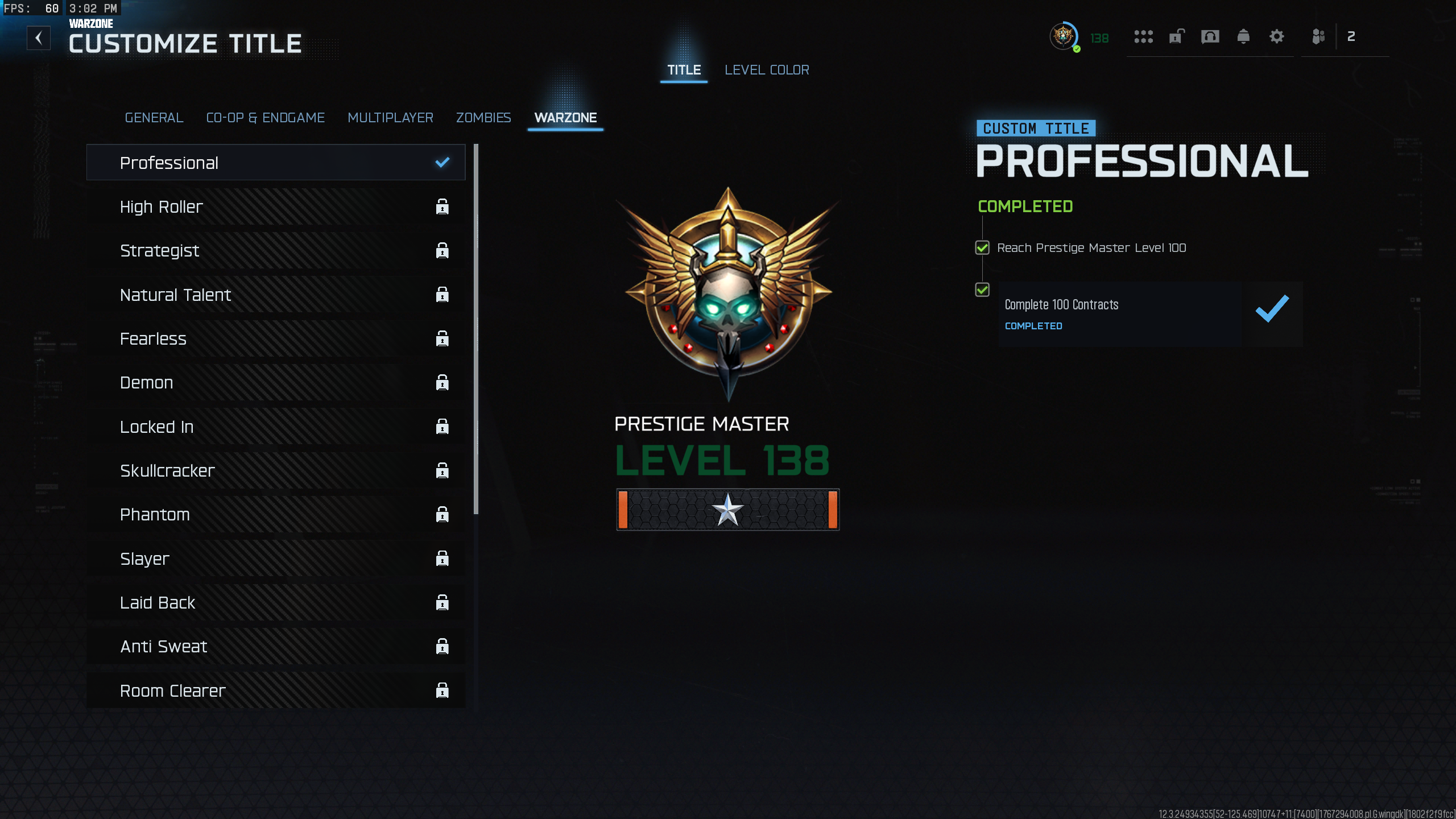The width and height of the screenshot is (1456, 819).
Task: Click the unlocked padlock icon in the header
Action: (x=1176, y=36)
